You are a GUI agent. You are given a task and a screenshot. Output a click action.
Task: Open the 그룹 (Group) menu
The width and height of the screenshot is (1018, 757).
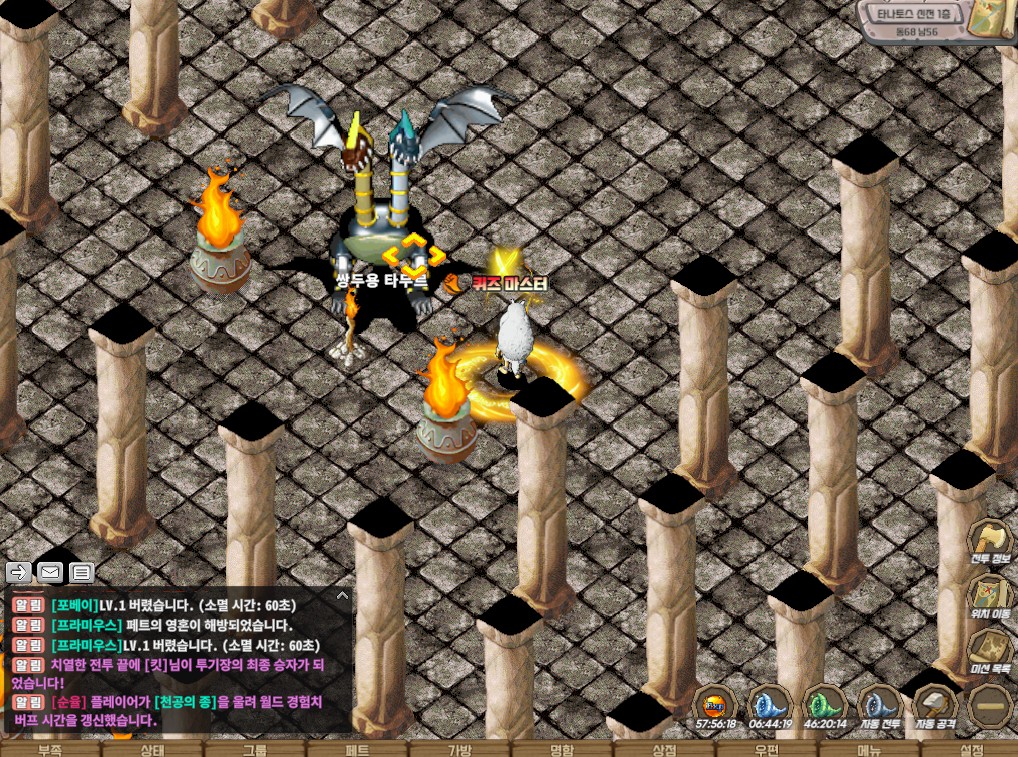tap(254, 749)
